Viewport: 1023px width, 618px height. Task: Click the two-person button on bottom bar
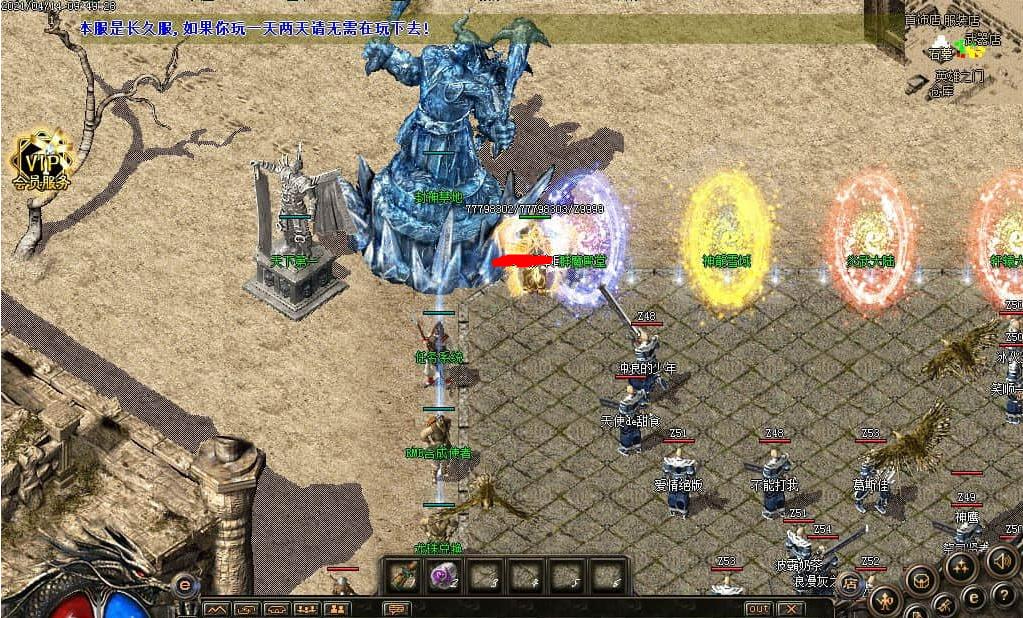coord(337,609)
